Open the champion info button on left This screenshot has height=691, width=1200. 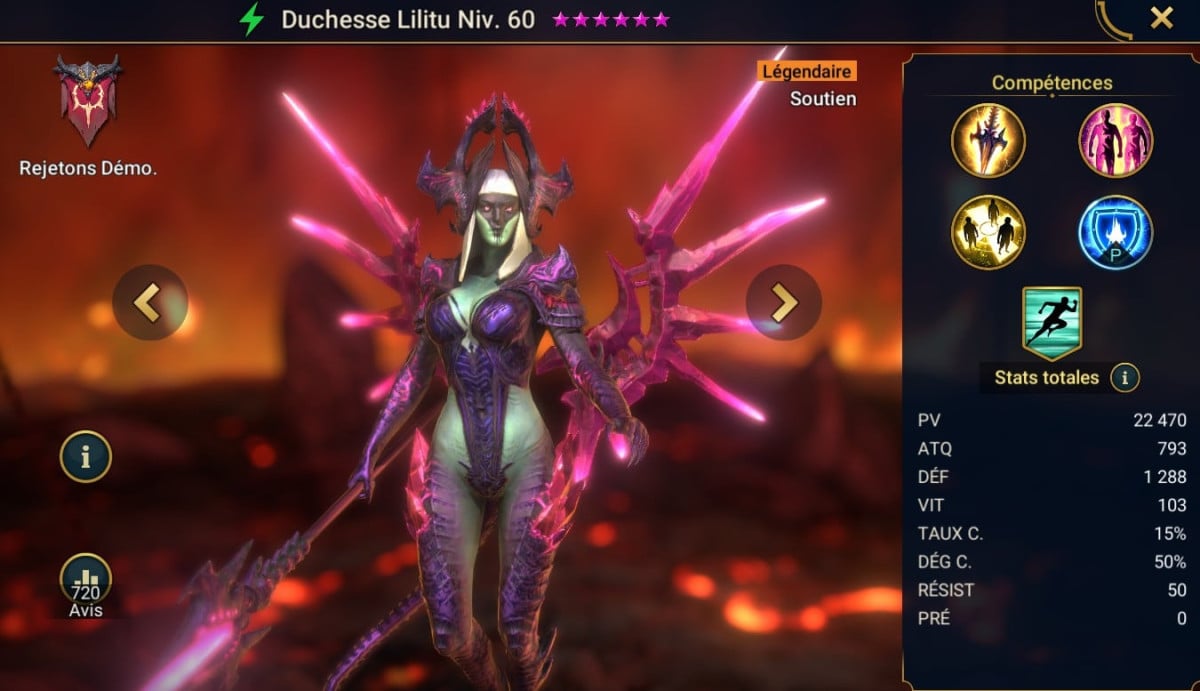[86, 457]
